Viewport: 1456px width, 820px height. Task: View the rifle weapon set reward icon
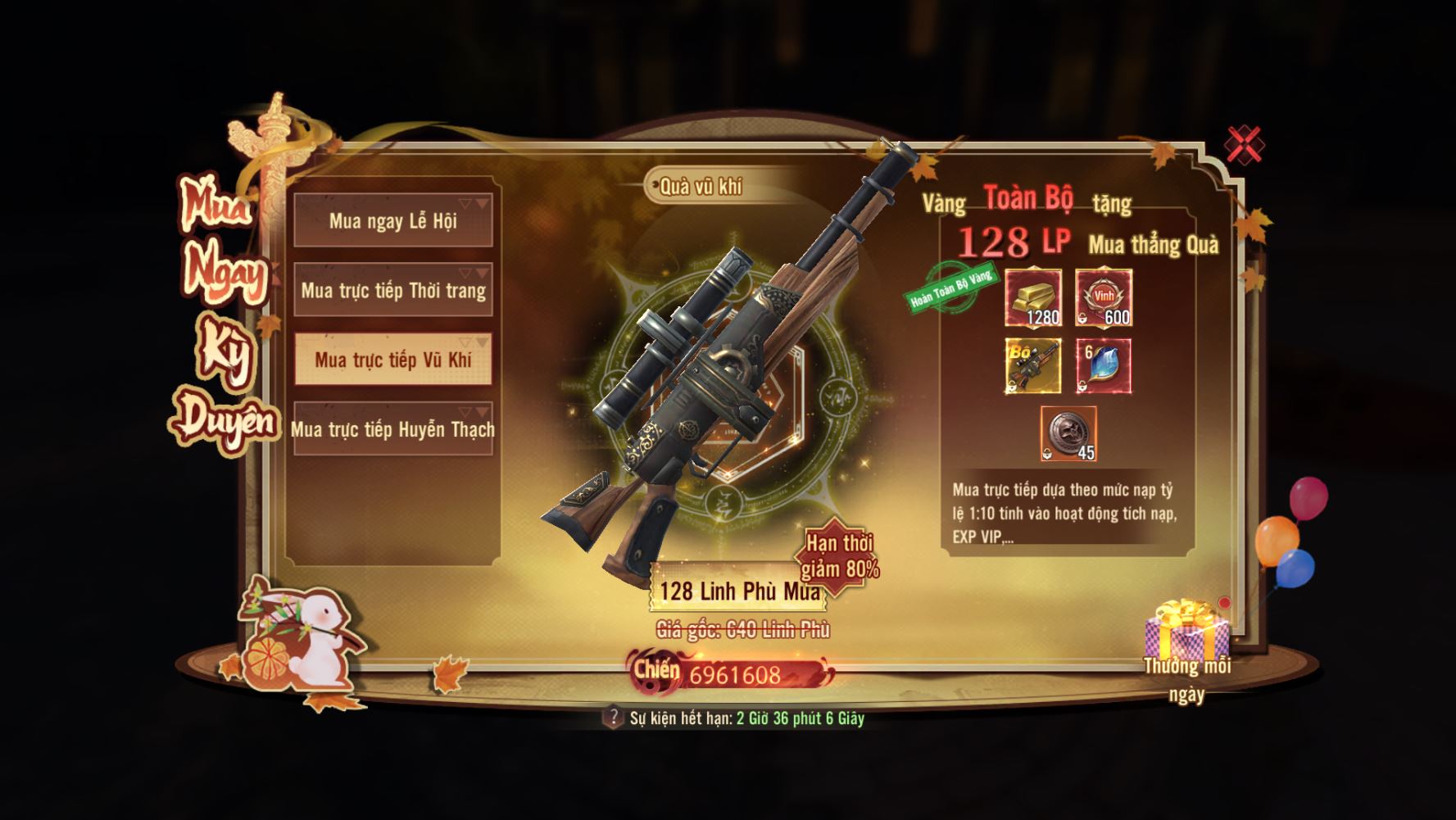[x=1034, y=366]
